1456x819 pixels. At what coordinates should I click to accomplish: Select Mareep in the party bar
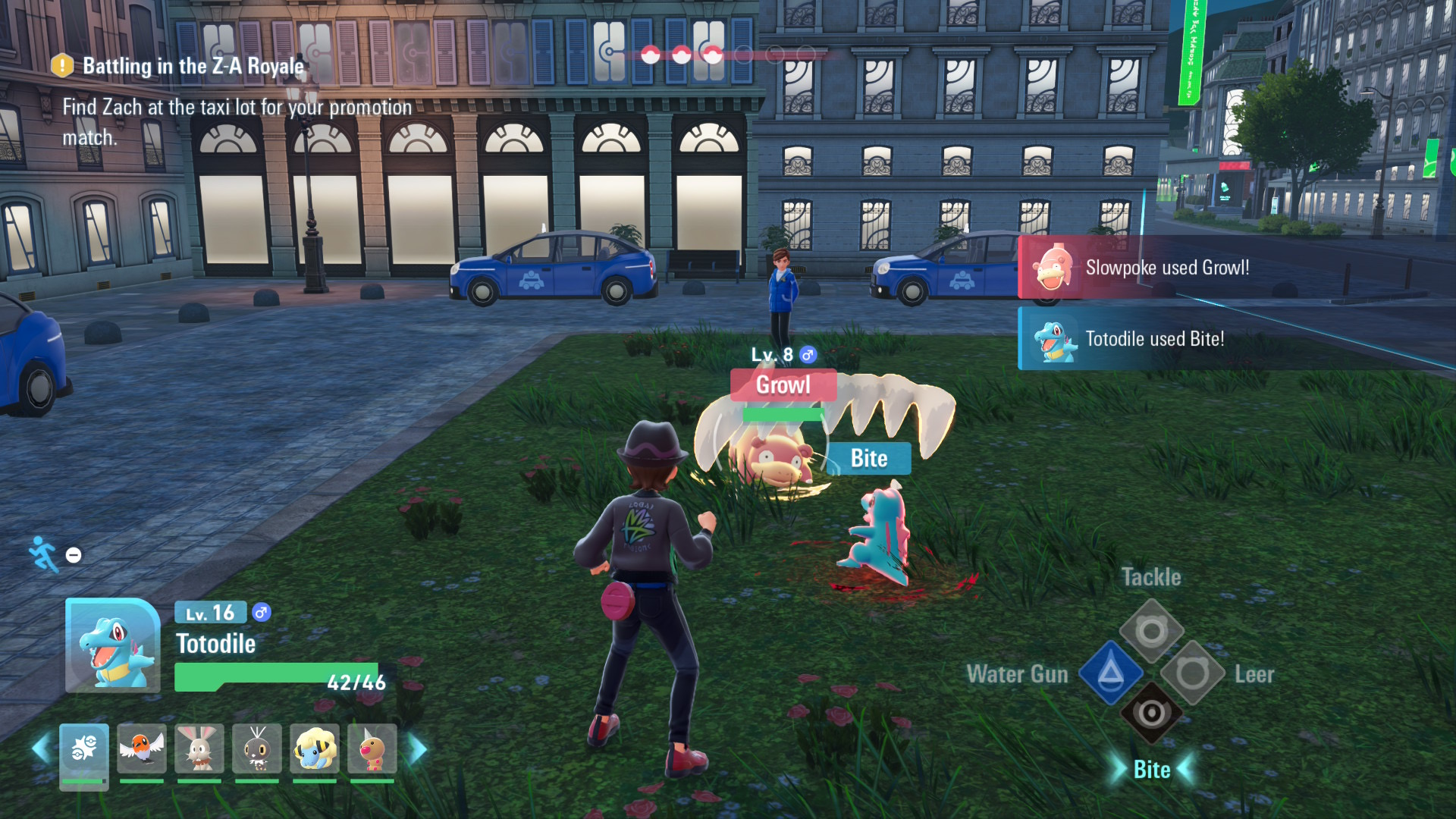point(315,749)
